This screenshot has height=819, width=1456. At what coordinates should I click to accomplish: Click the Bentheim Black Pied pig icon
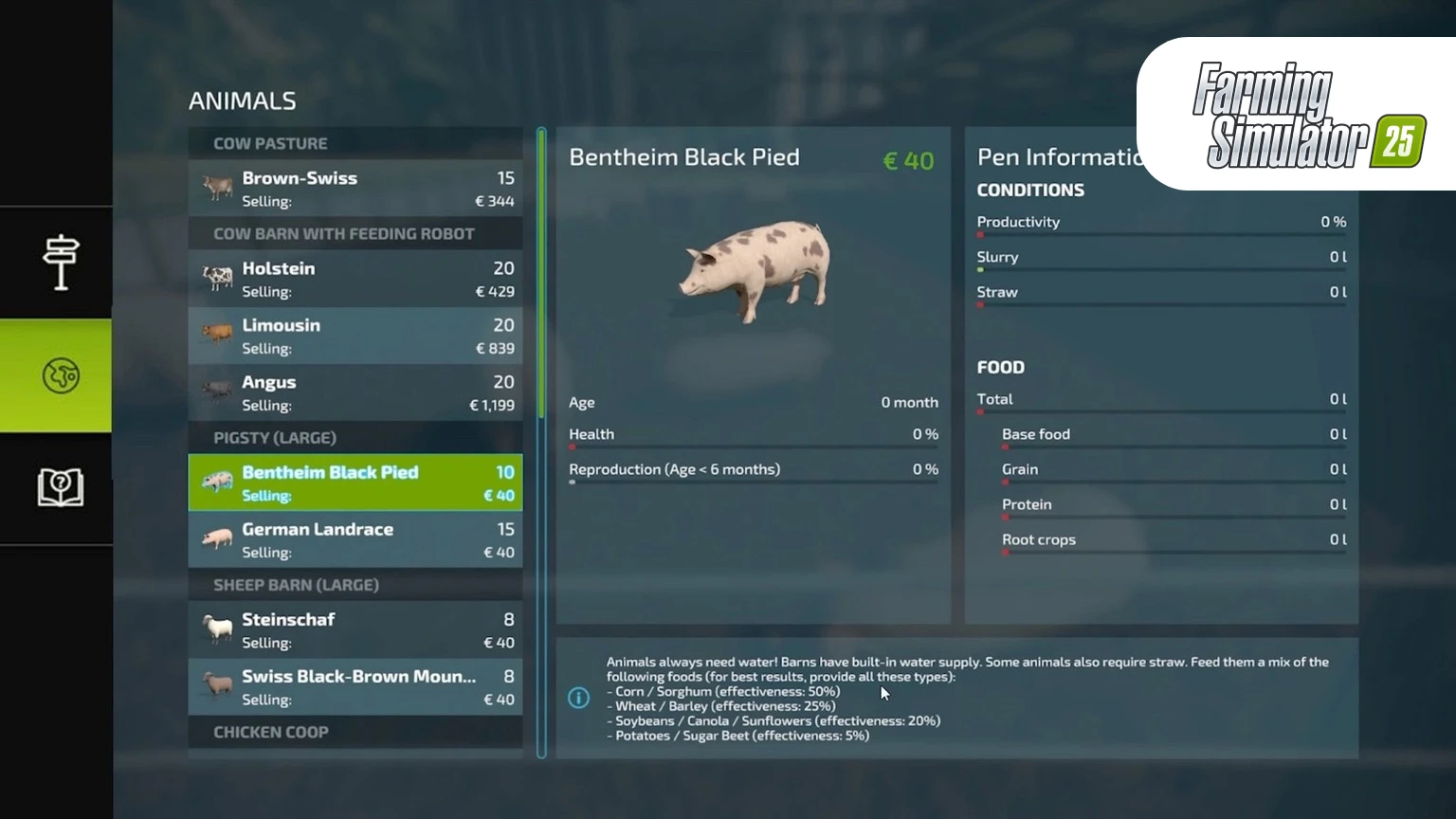[x=216, y=482]
